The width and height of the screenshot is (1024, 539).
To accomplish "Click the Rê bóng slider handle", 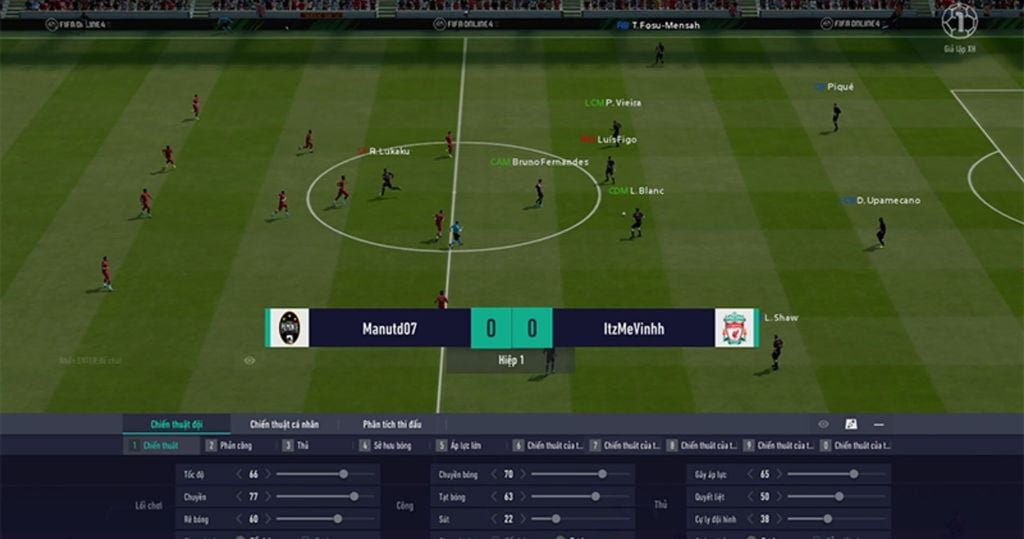I will click(337, 519).
